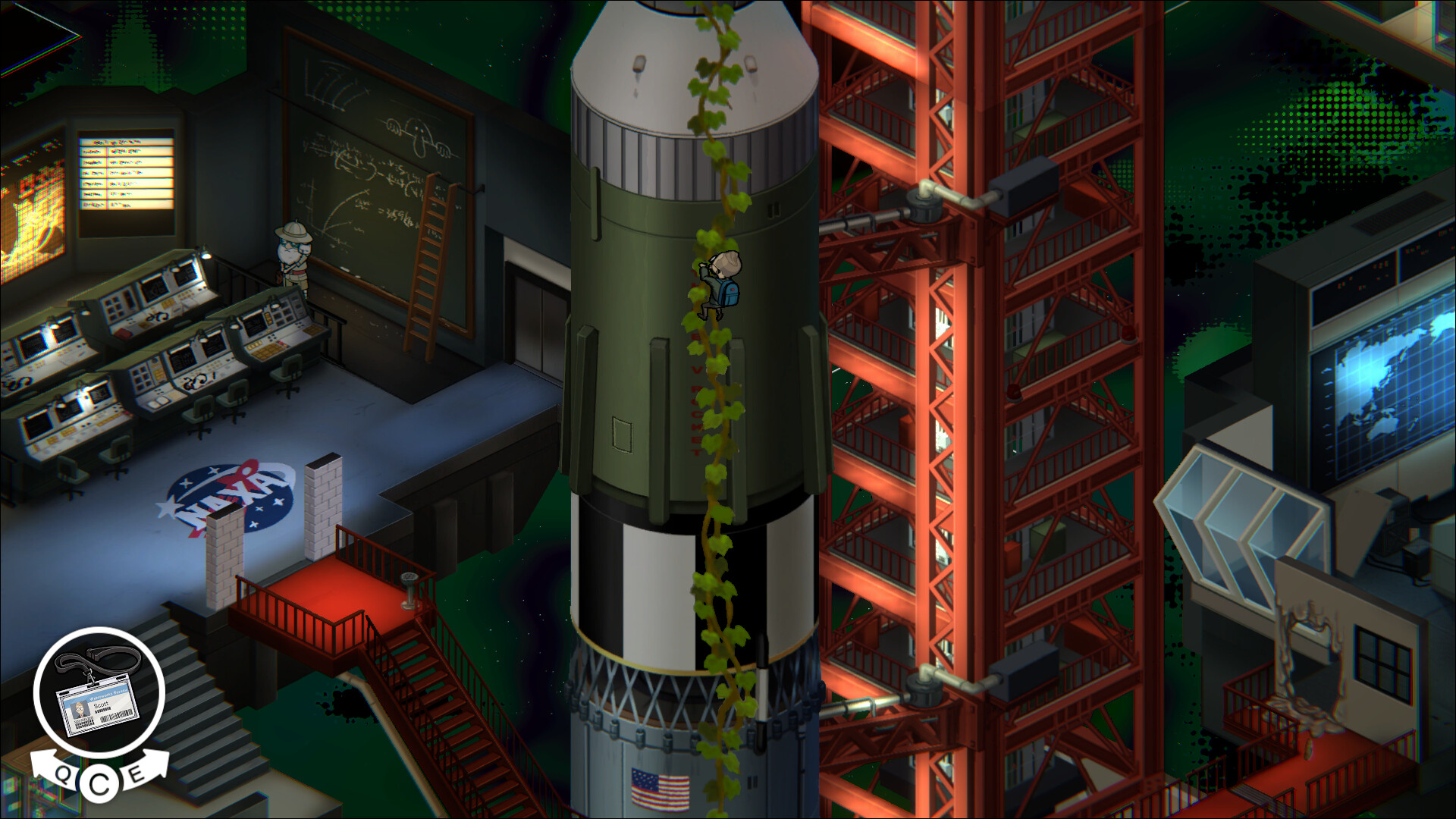The width and height of the screenshot is (1456, 819).
Task: Click the E arrow to rotate badge right
Action: pyautogui.click(x=136, y=776)
